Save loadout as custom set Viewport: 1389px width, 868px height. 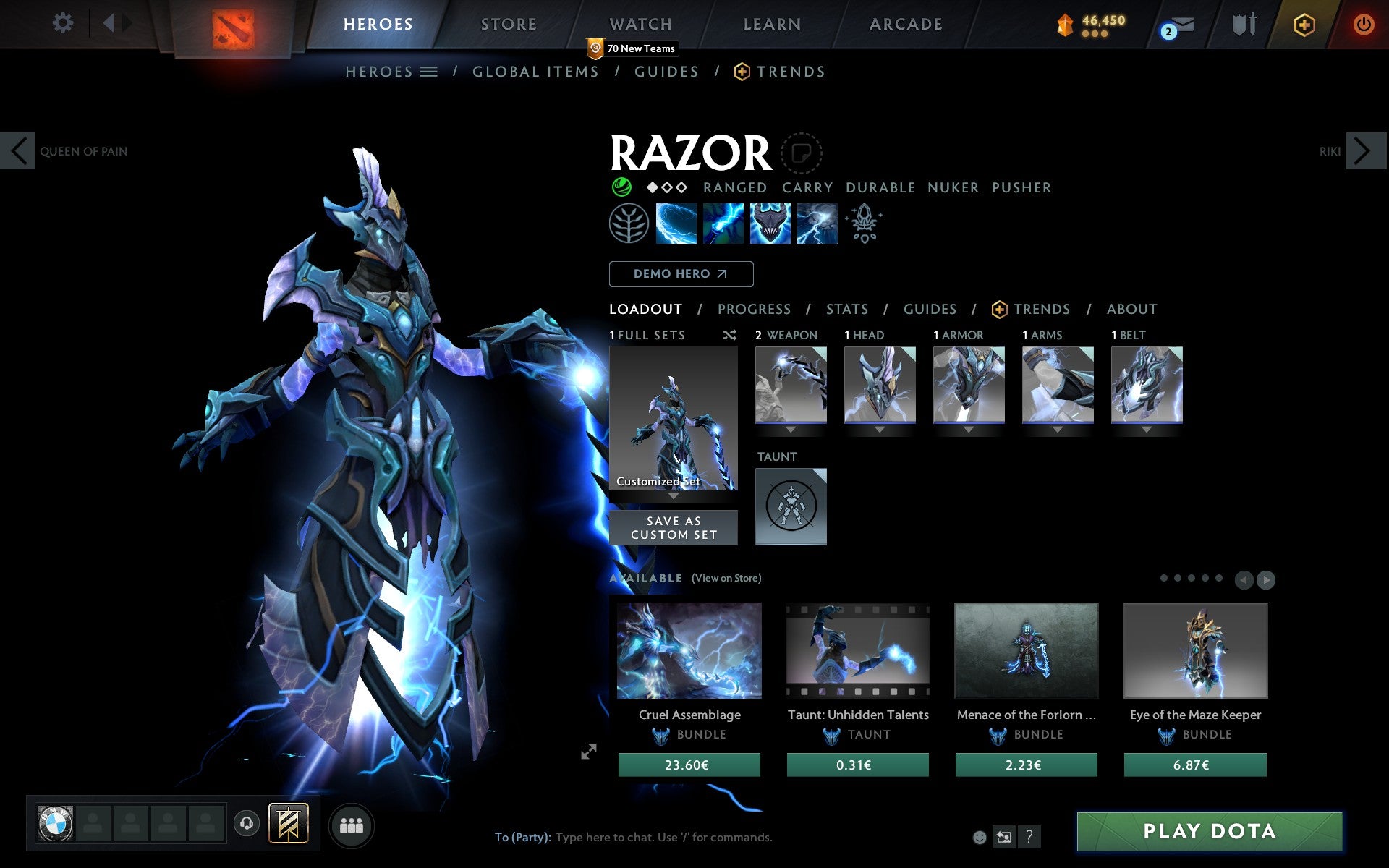tap(674, 528)
